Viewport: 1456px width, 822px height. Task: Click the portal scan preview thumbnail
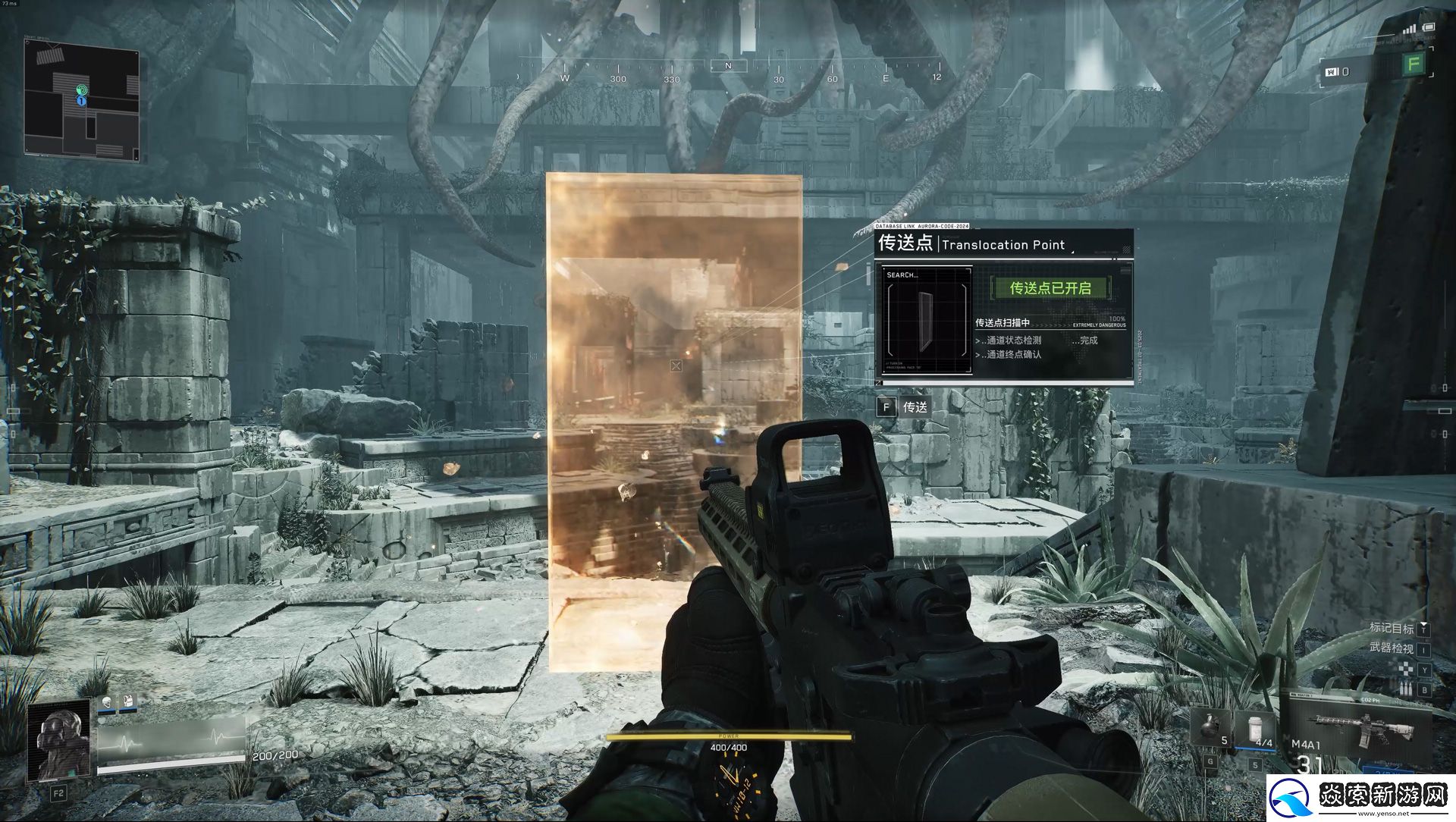click(925, 320)
